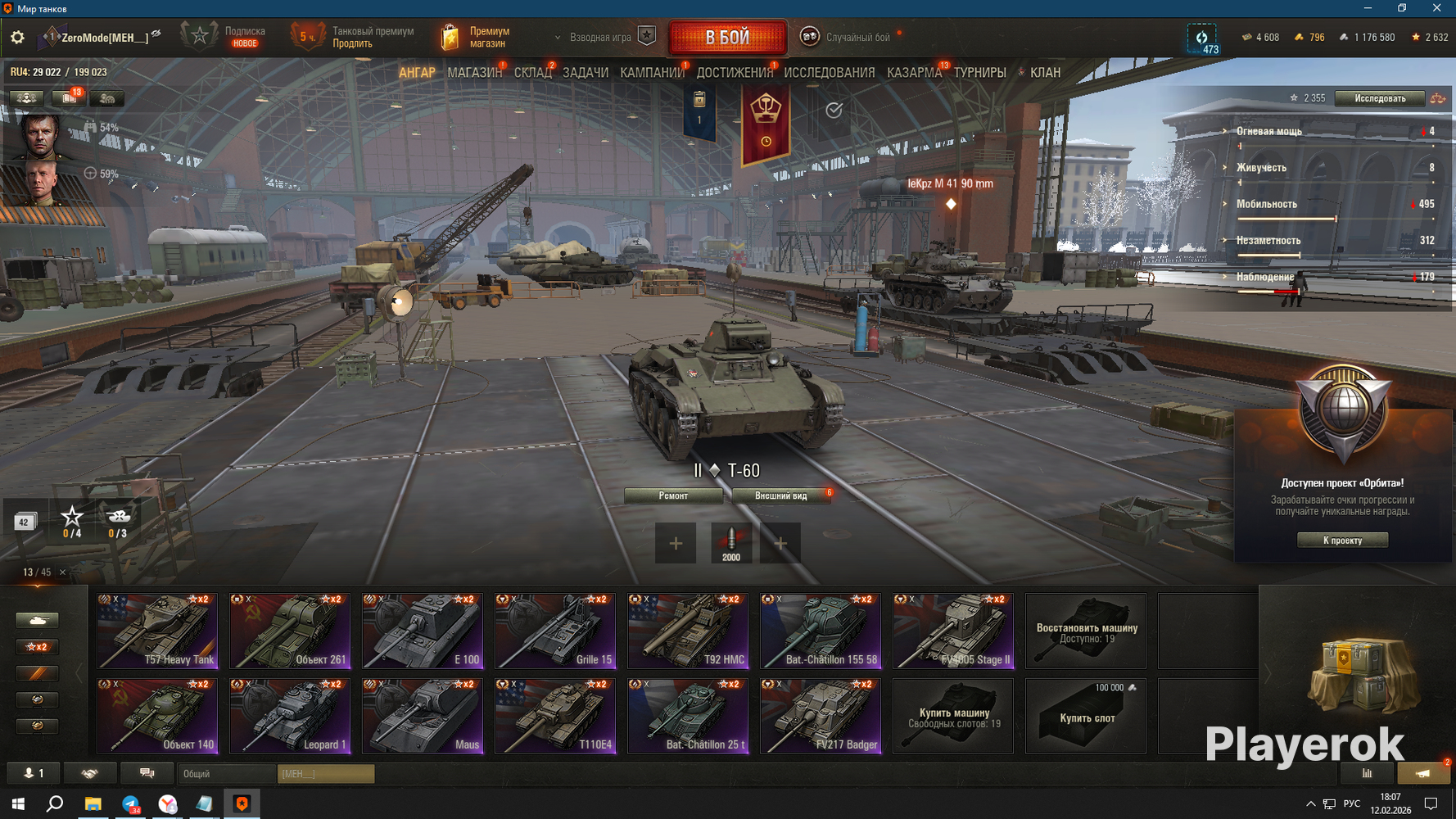Go to the ДОСТИЖЕНИЯ tab
Viewport: 1456px width, 819px height.
[735, 73]
